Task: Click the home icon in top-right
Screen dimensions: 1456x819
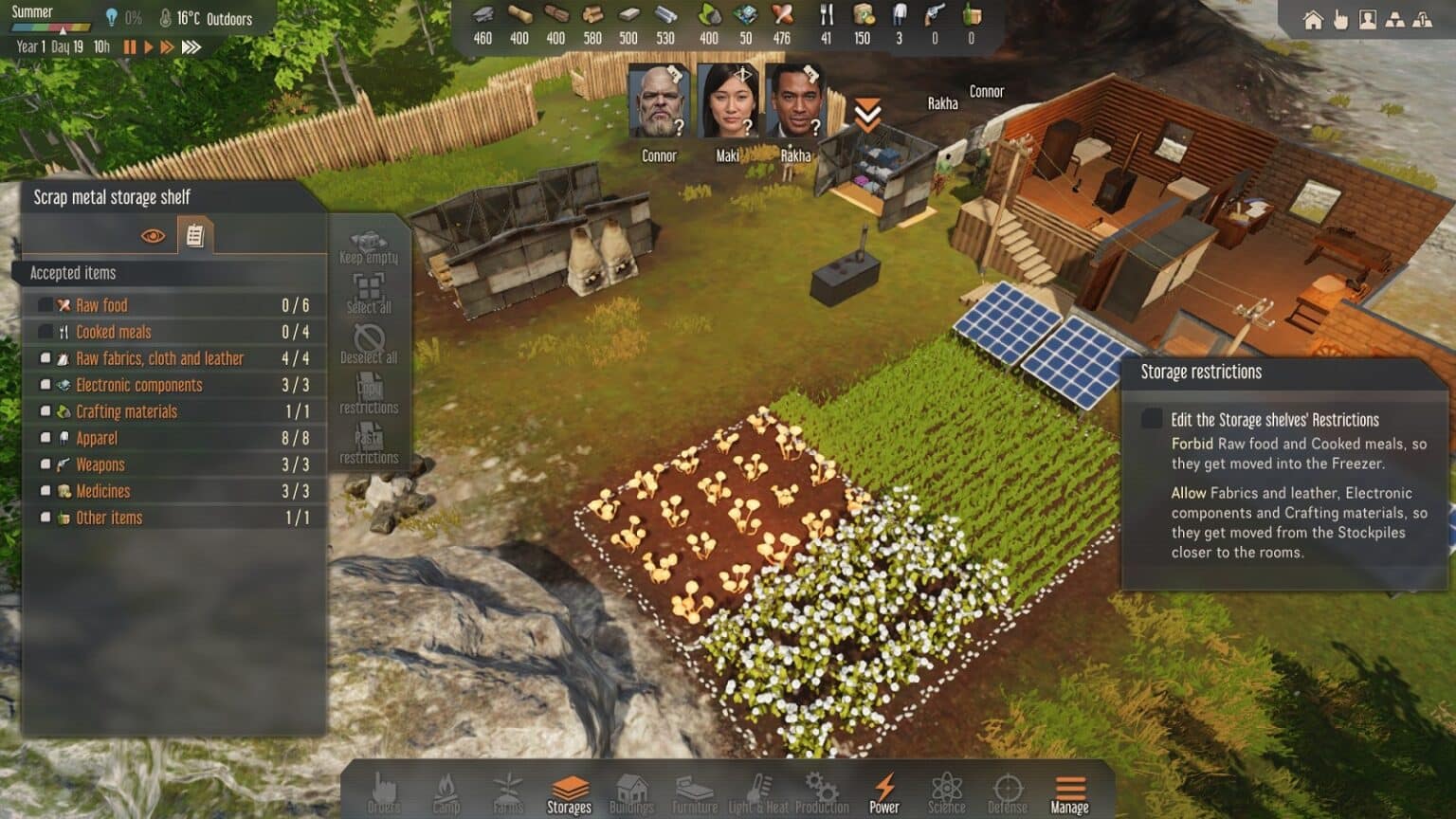Action: click(x=1313, y=20)
